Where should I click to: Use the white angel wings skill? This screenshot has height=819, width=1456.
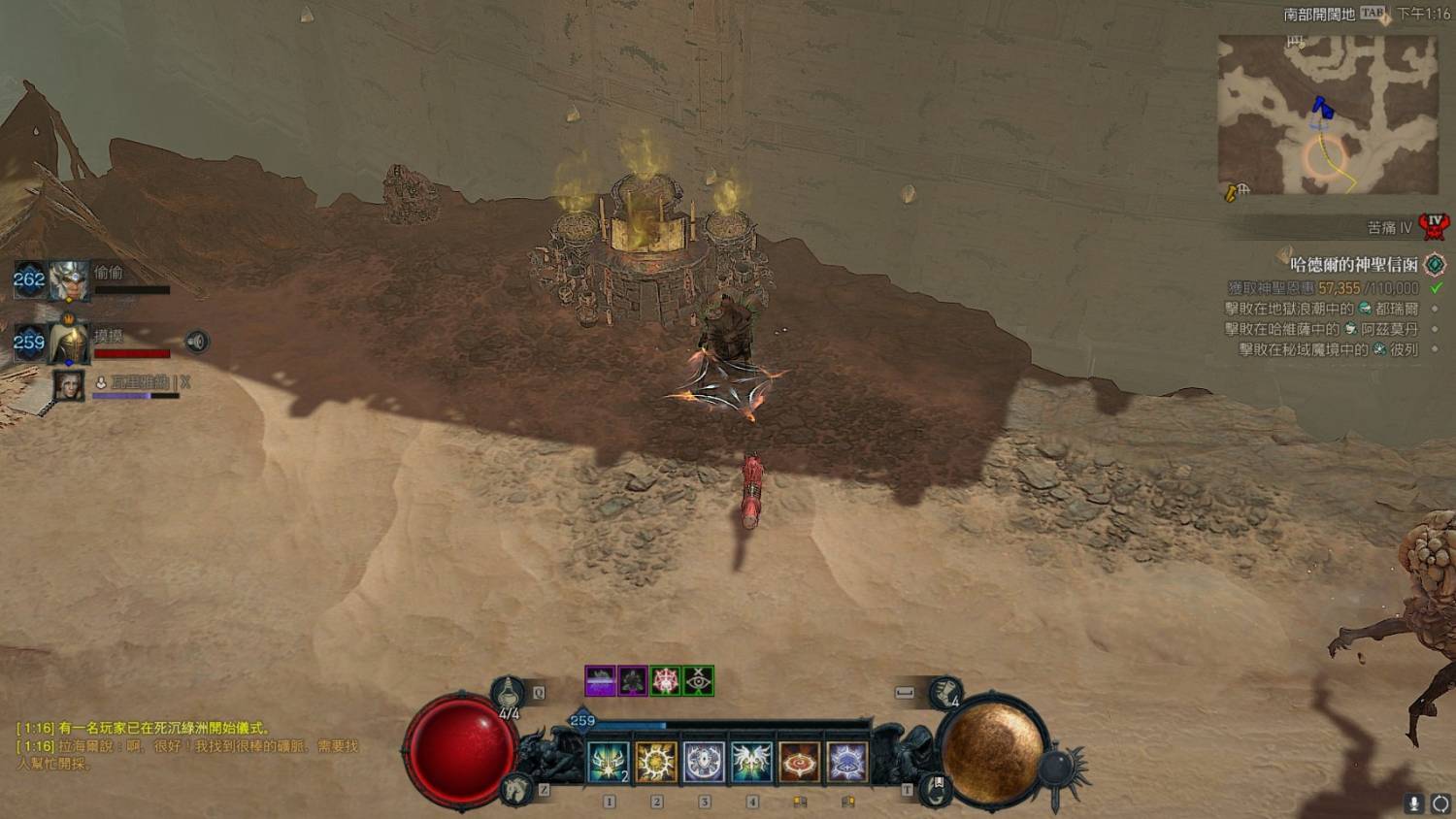[751, 762]
